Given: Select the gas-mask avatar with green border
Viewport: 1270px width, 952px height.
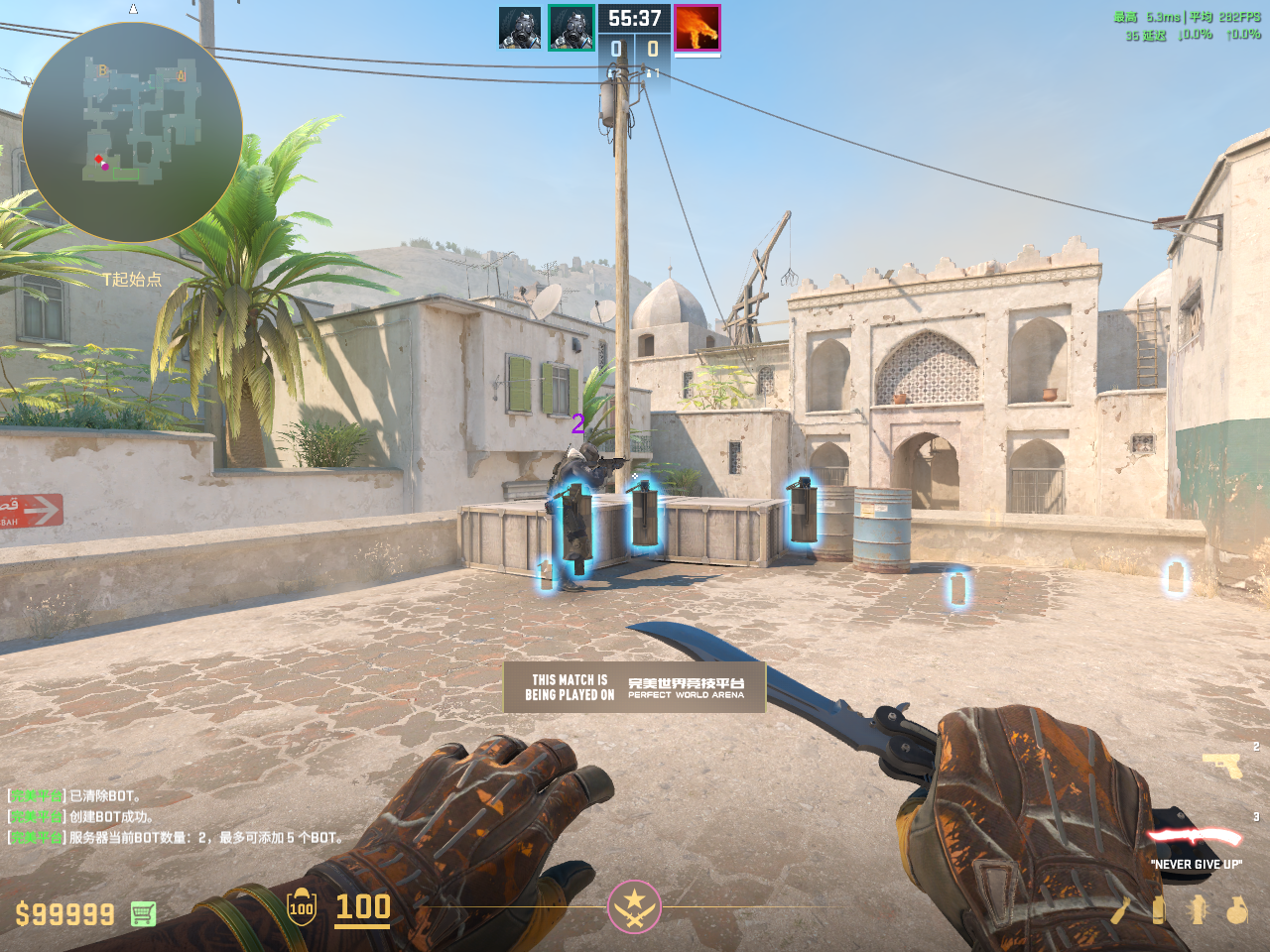Looking at the screenshot, I should [x=571, y=28].
